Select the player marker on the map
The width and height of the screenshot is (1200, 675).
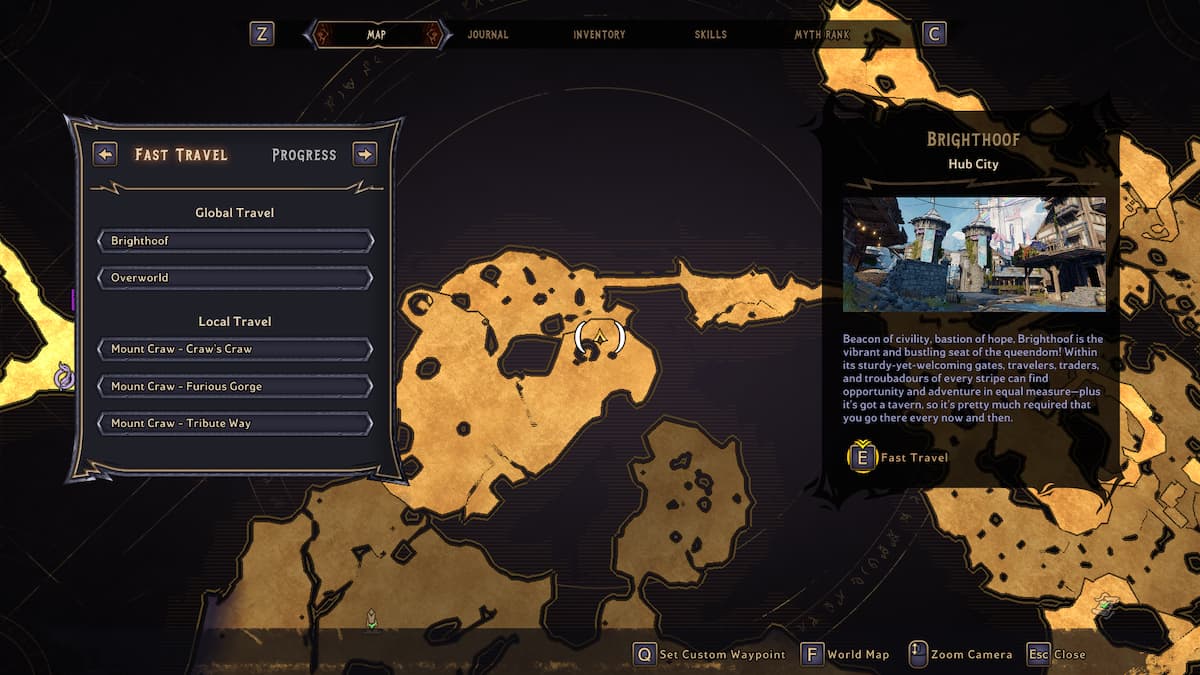(599, 340)
